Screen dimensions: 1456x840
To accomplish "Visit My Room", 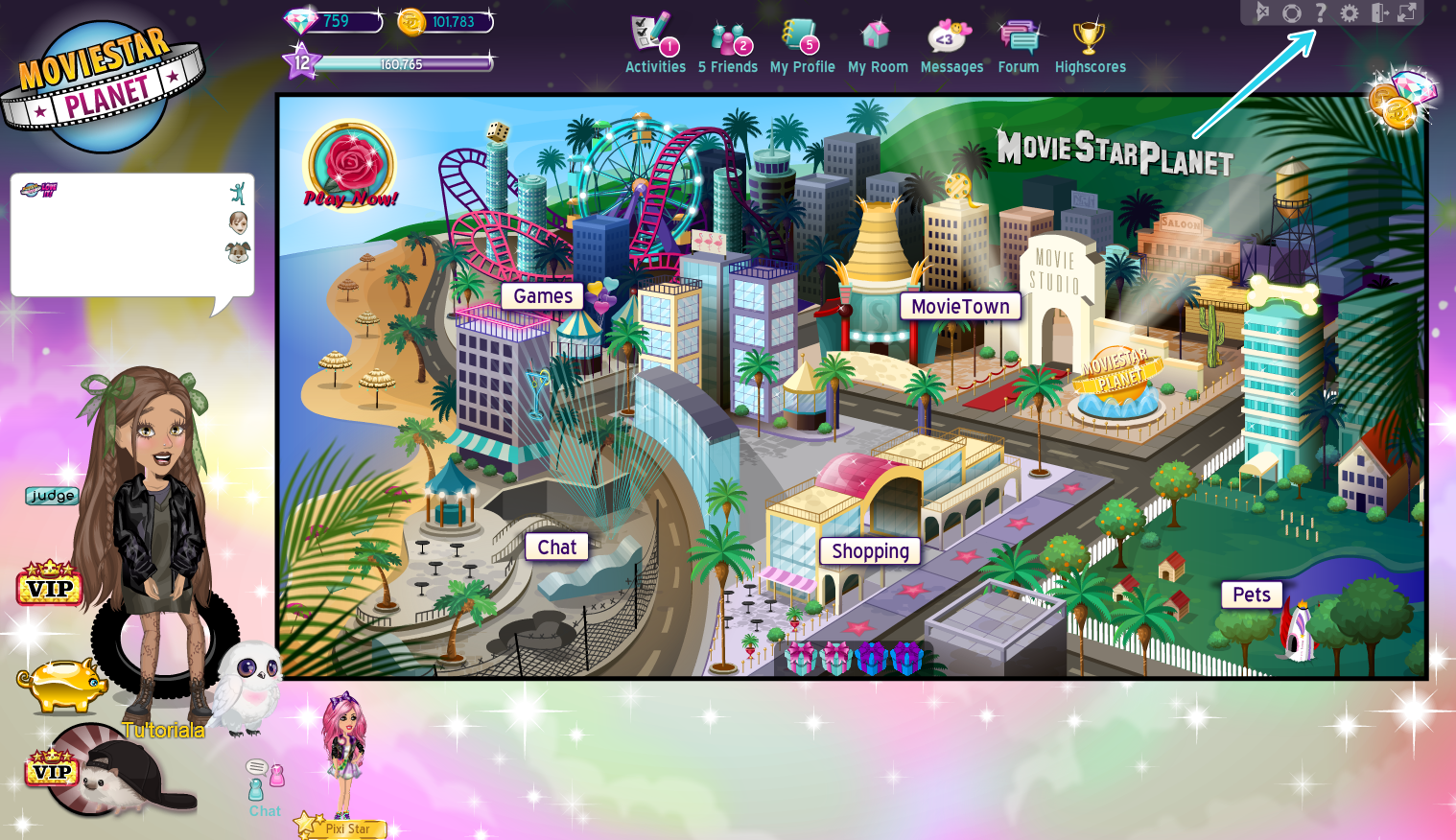I will point(877,44).
